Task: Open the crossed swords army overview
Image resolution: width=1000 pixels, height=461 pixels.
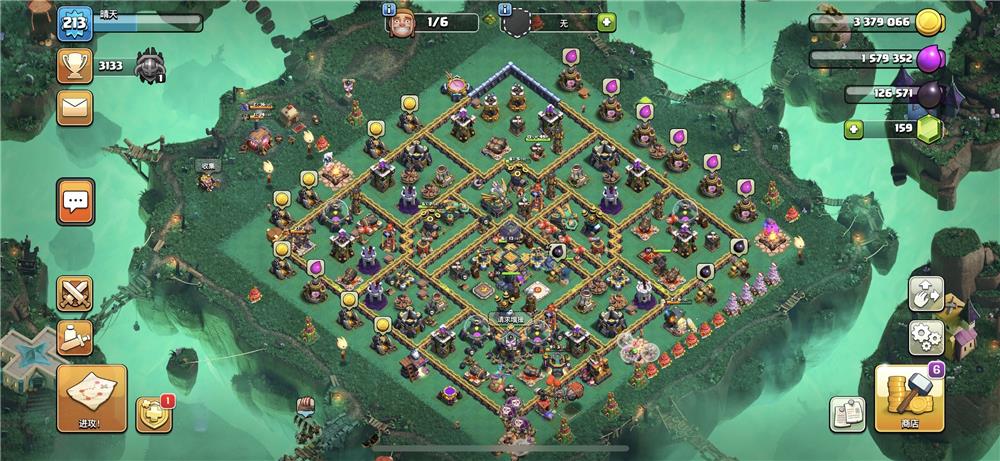Action: pyautogui.click(x=74, y=294)
